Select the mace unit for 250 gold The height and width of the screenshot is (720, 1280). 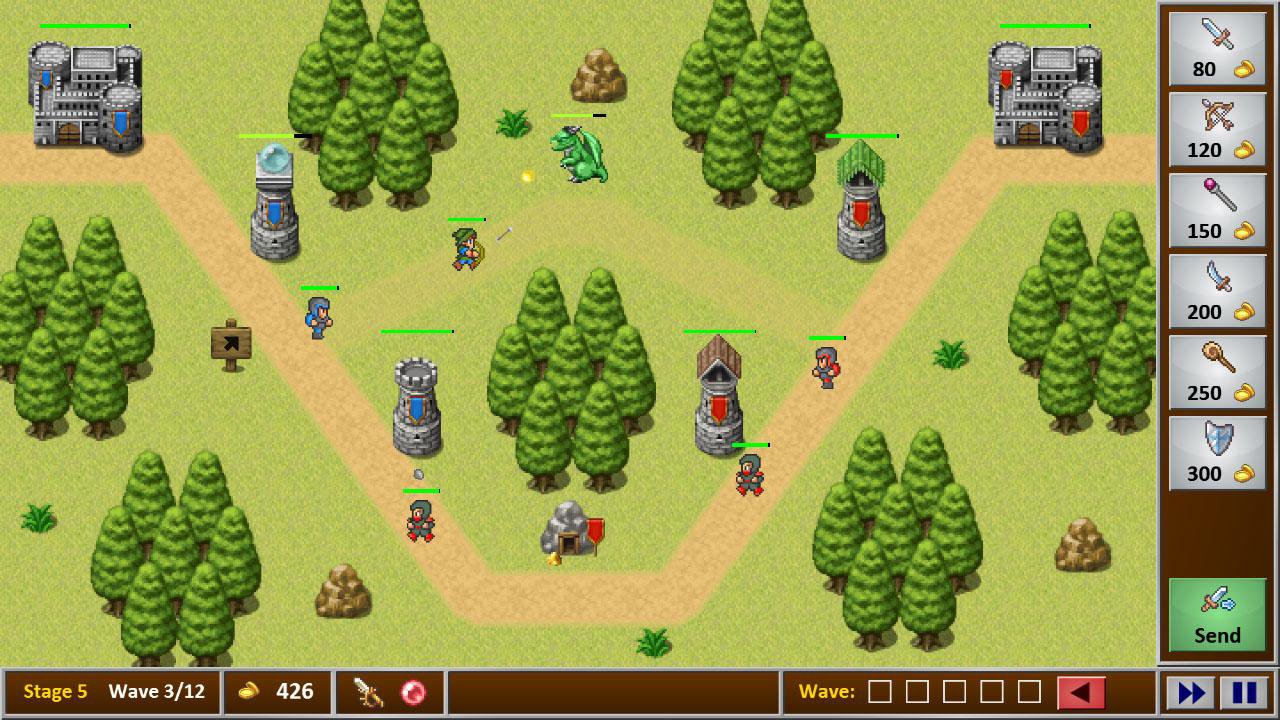(1216, 373)
